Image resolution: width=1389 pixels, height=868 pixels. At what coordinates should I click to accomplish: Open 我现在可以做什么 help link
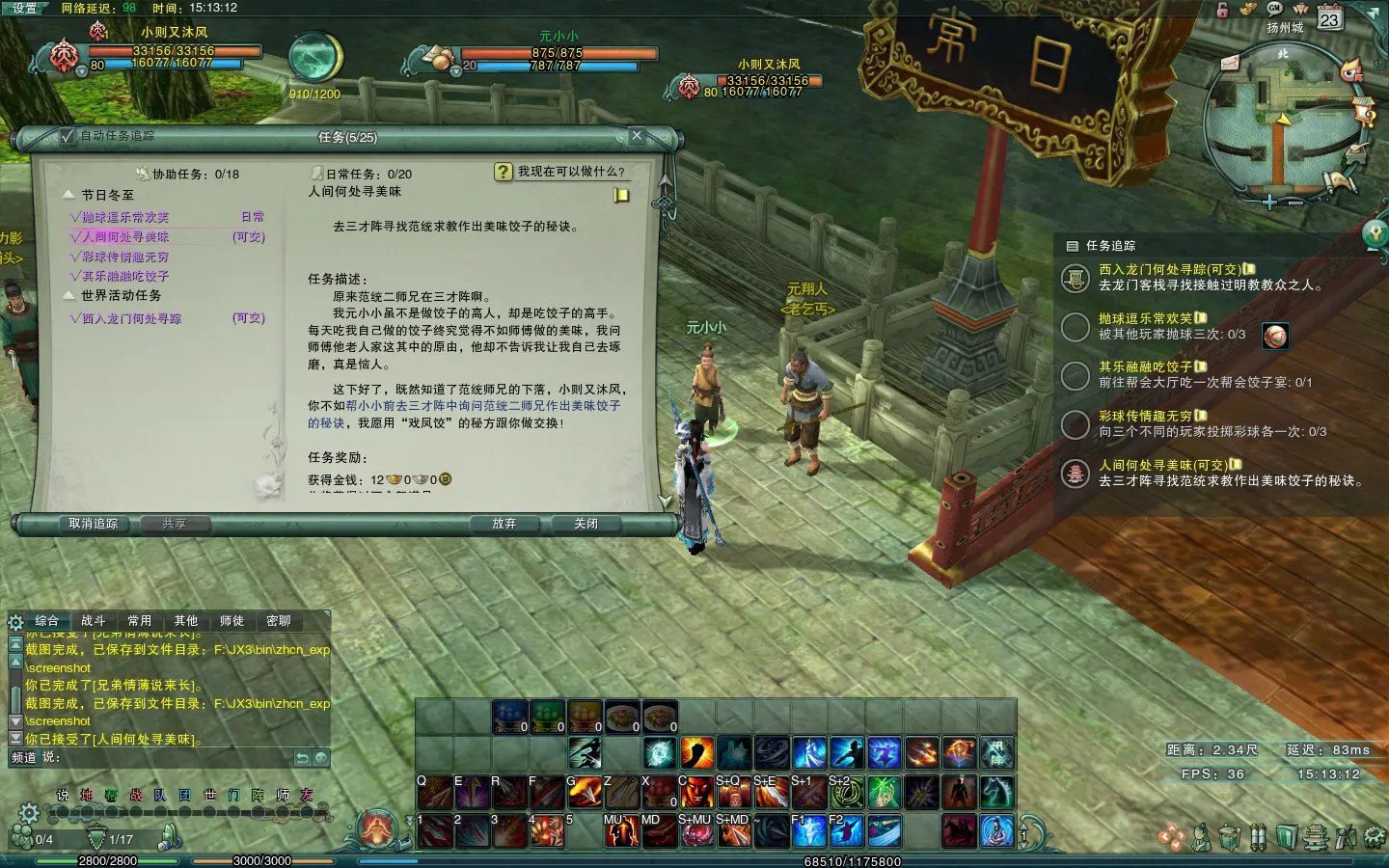(569, 172)
